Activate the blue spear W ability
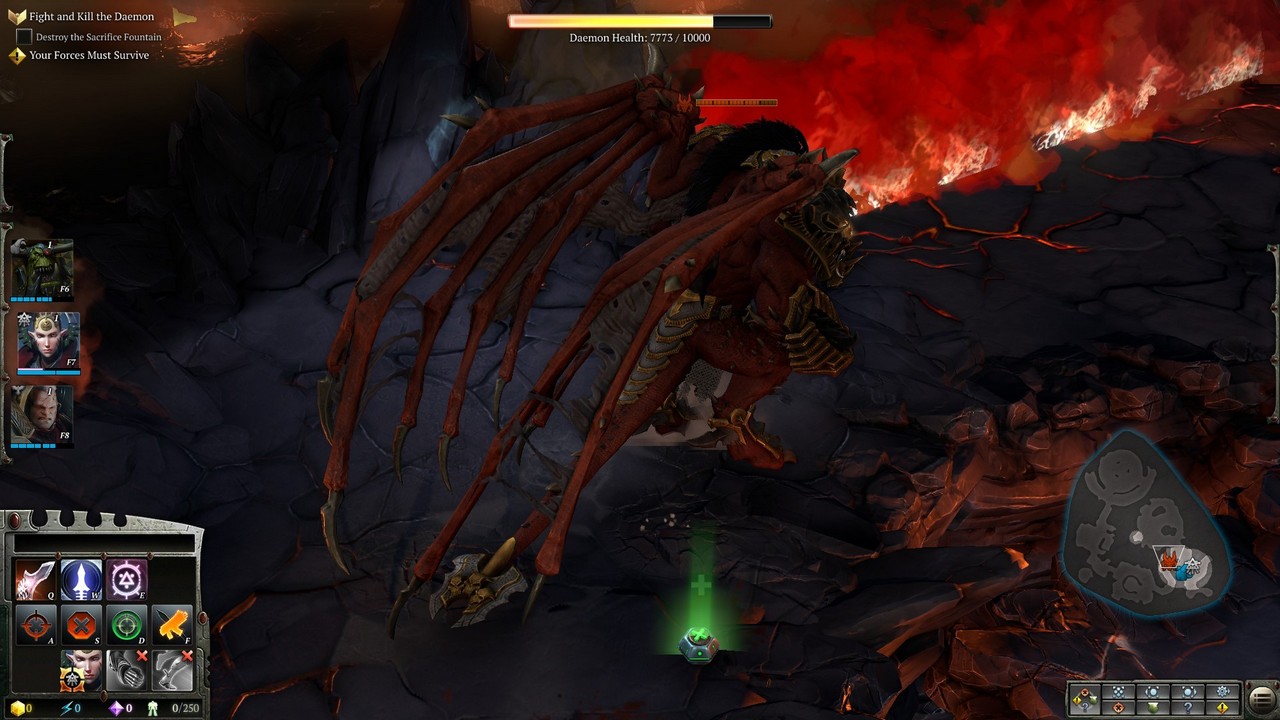The height and width of the screenshot is (720, 1280). click(x=81, y=580)
